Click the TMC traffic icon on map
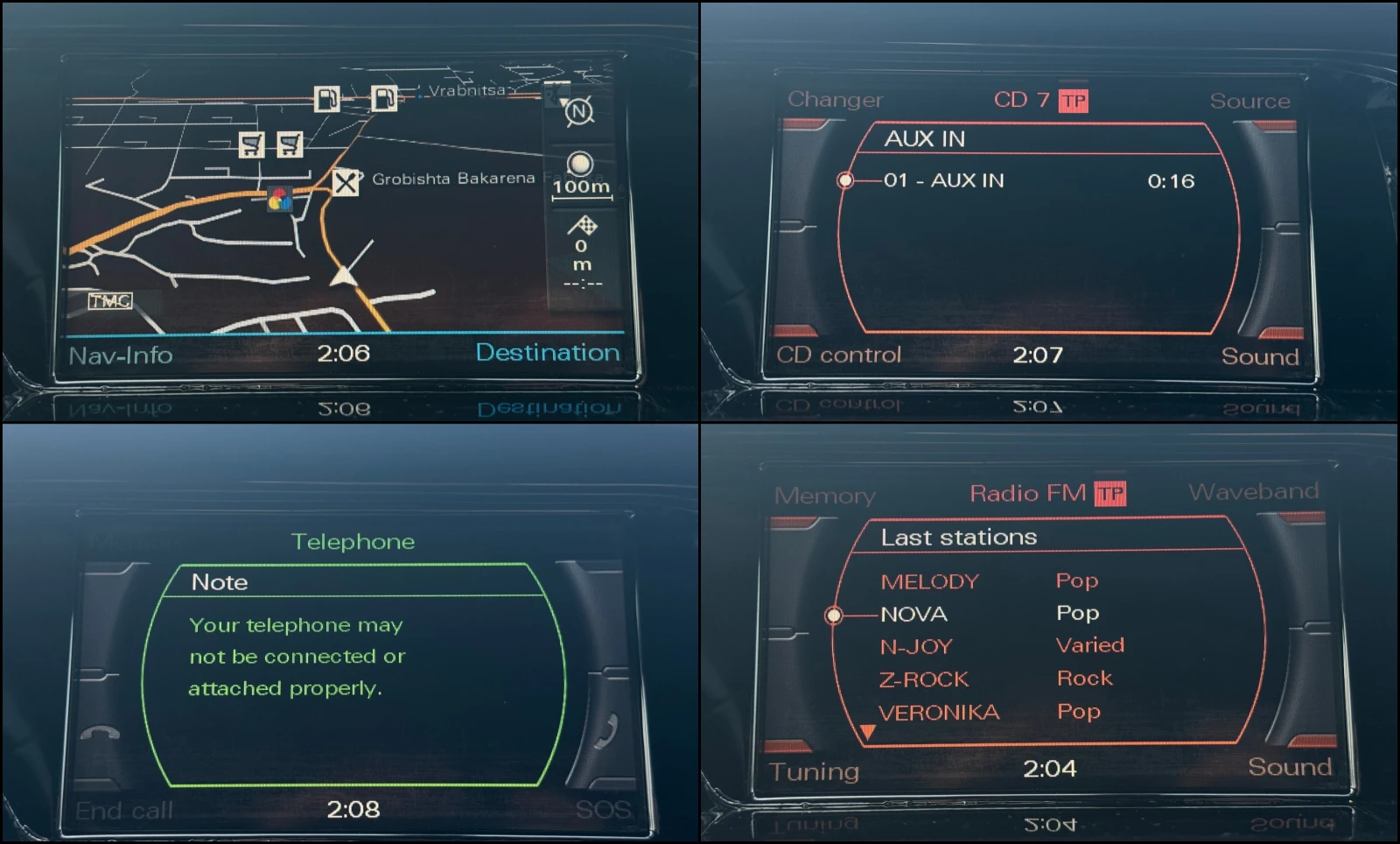 click(108, 301)
